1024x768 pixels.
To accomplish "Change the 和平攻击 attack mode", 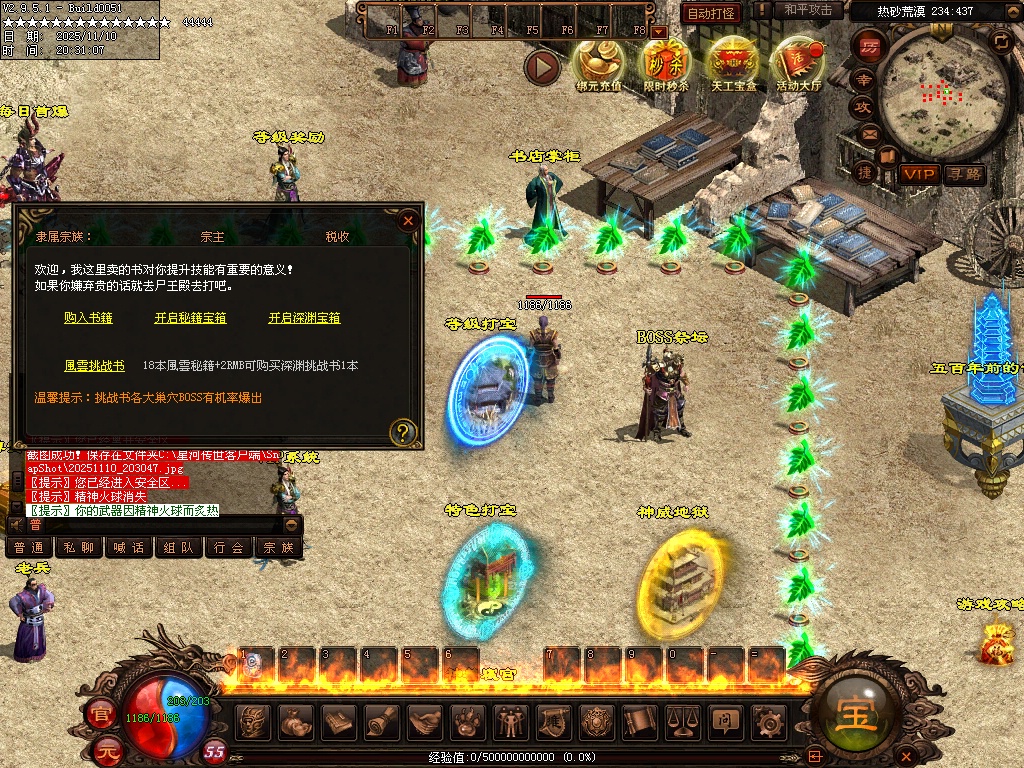I will point(807,11).
